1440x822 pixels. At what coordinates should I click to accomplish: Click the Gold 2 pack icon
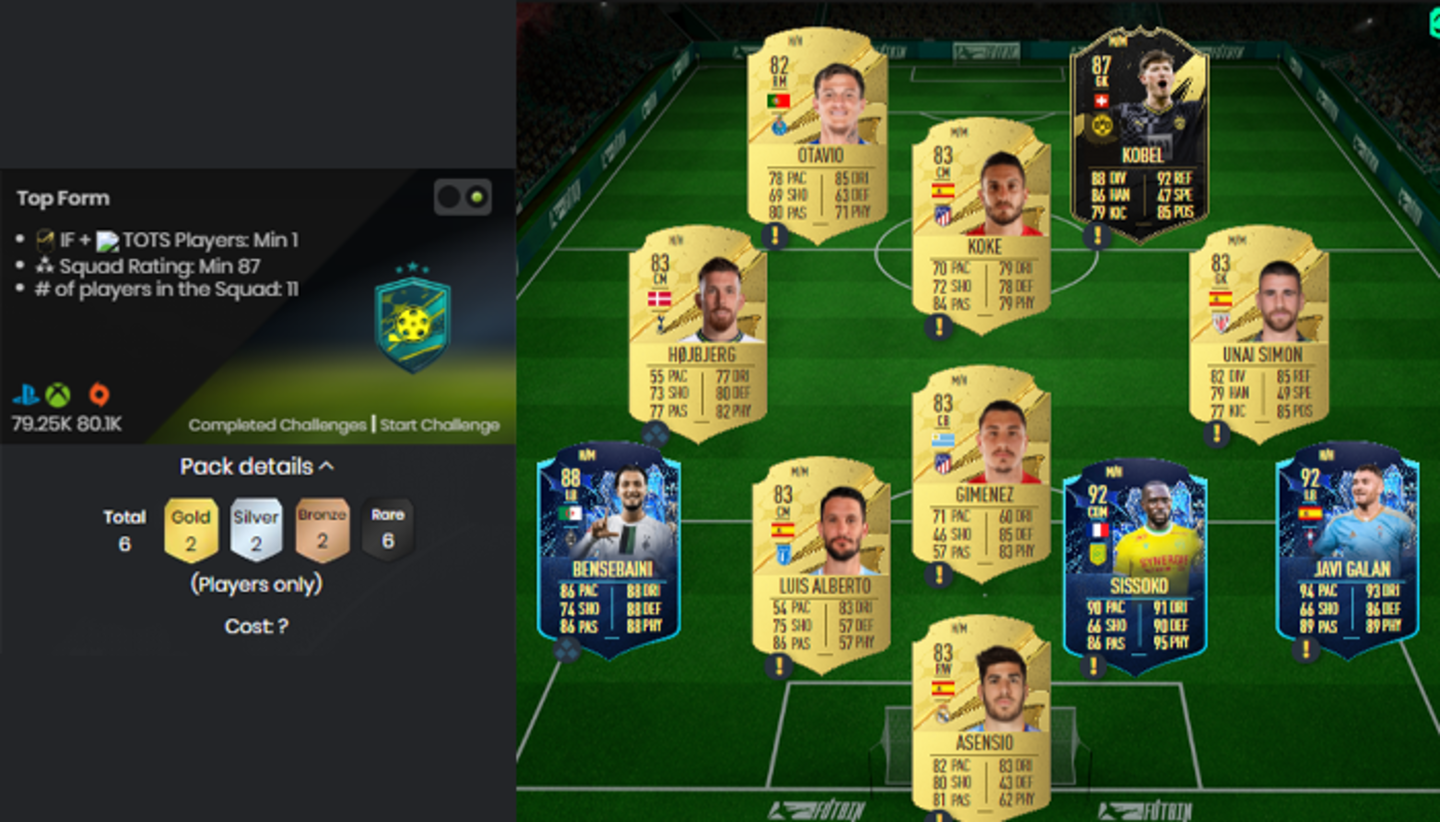[x=190, y=528]
